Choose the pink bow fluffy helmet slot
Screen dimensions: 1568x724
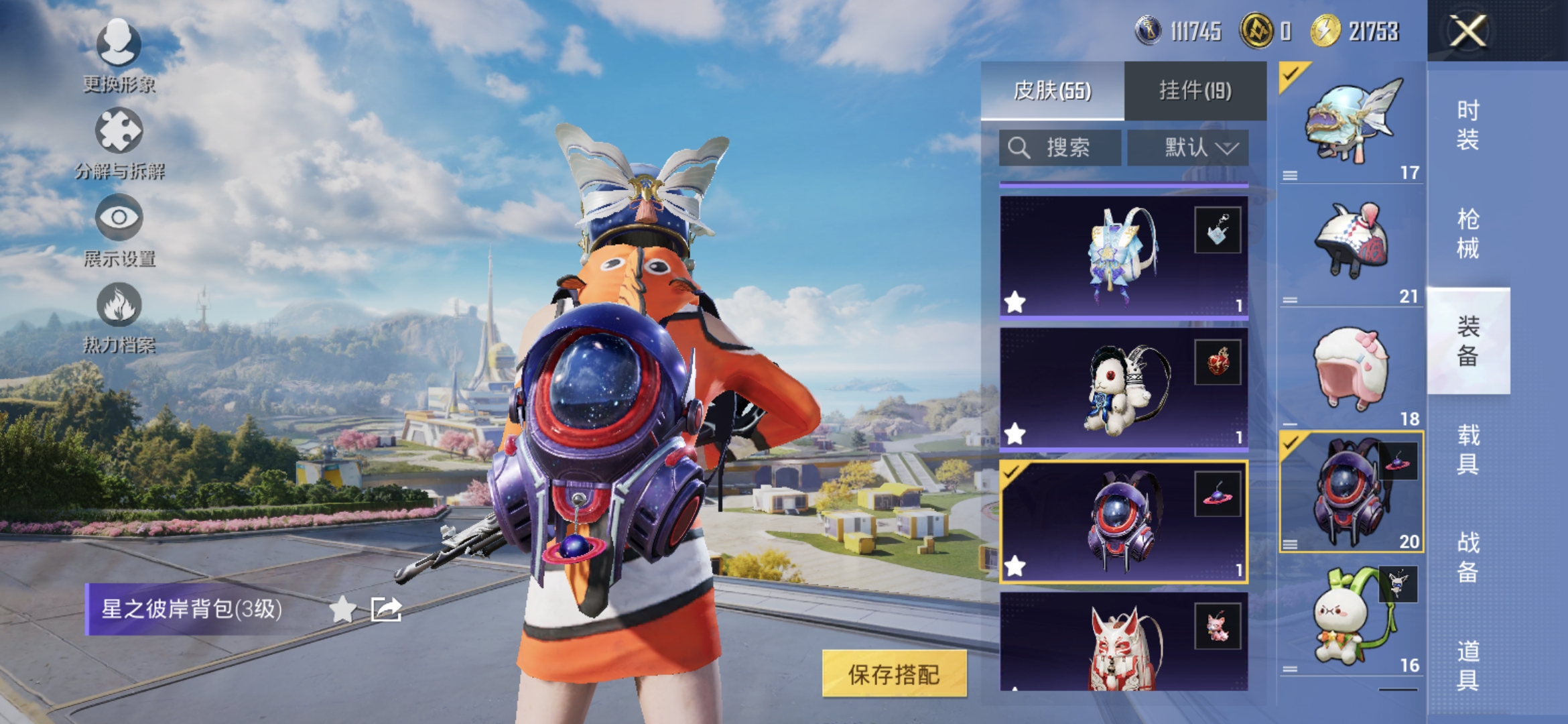(x=1351, y=369)
